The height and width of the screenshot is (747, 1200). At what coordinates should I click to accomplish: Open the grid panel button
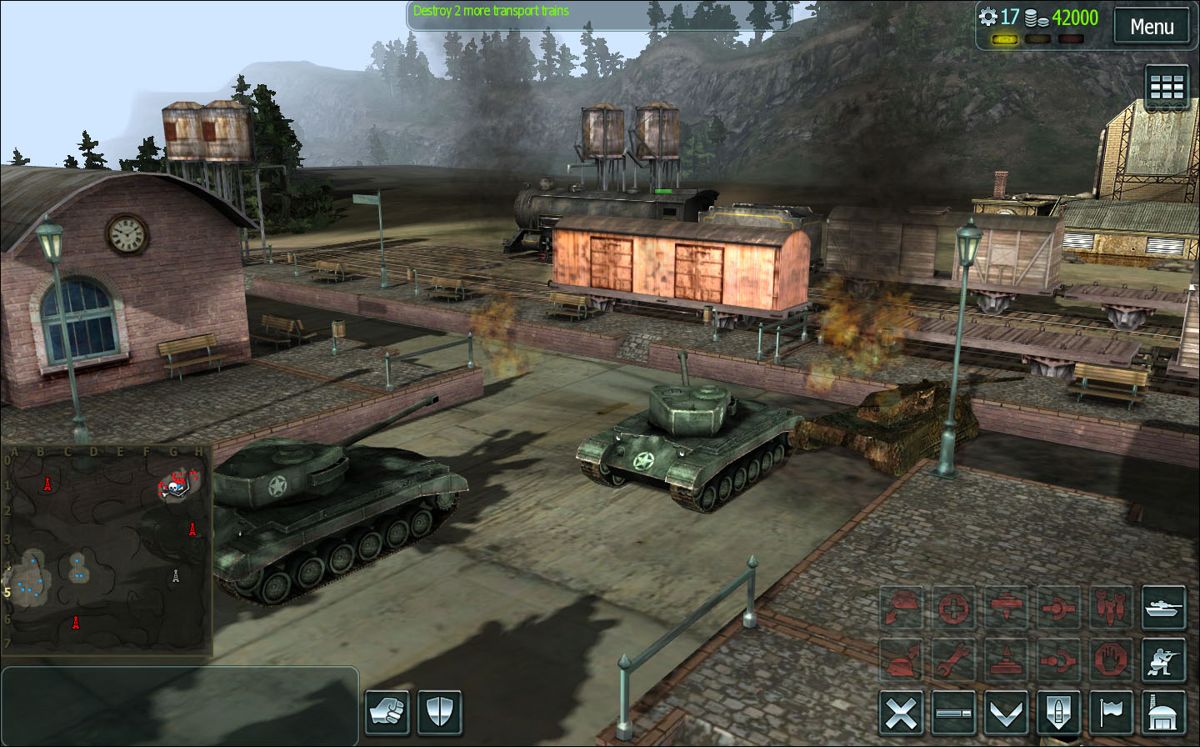[x=1166, y=88]
